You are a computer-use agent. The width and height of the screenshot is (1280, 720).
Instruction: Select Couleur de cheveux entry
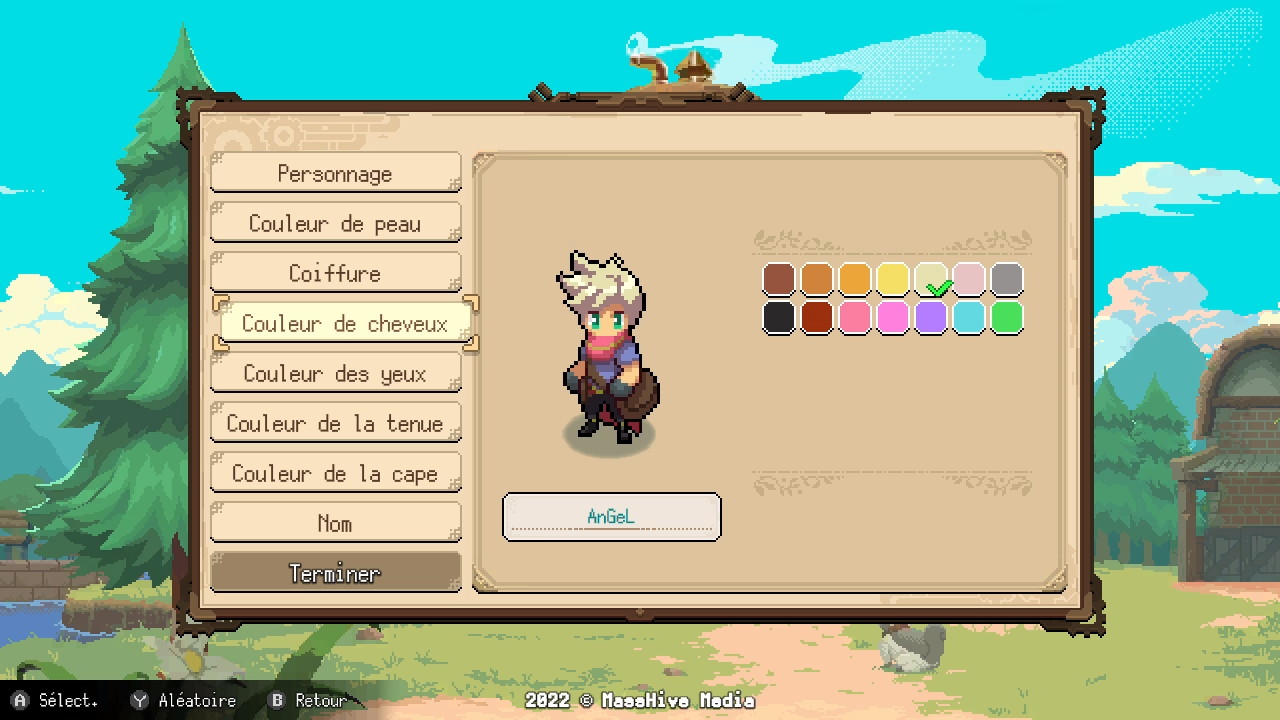point(345,323)
